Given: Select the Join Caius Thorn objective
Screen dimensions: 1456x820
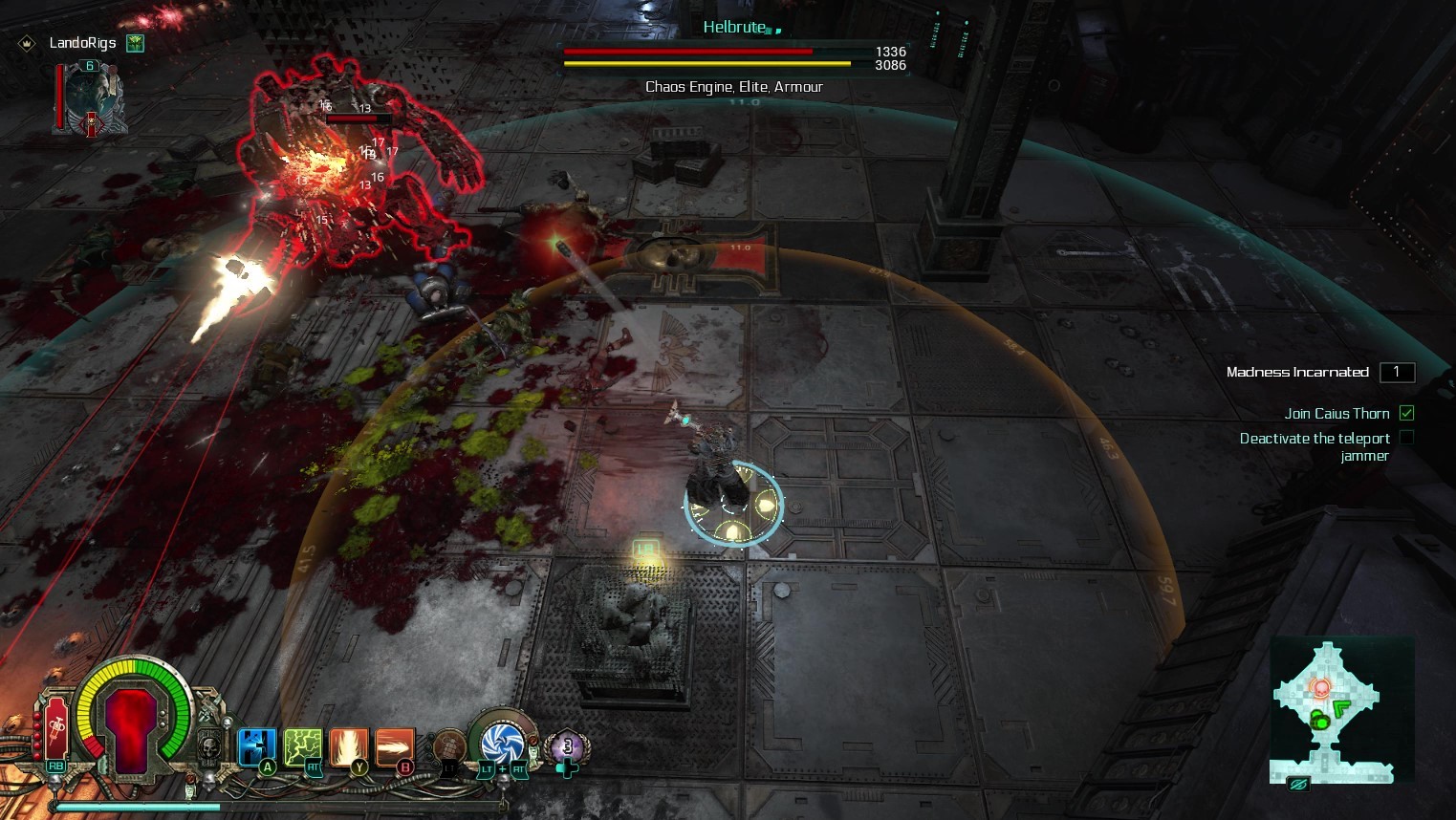Looking at the screenshot, I should pyautogui.click(x=1336, y=413).
